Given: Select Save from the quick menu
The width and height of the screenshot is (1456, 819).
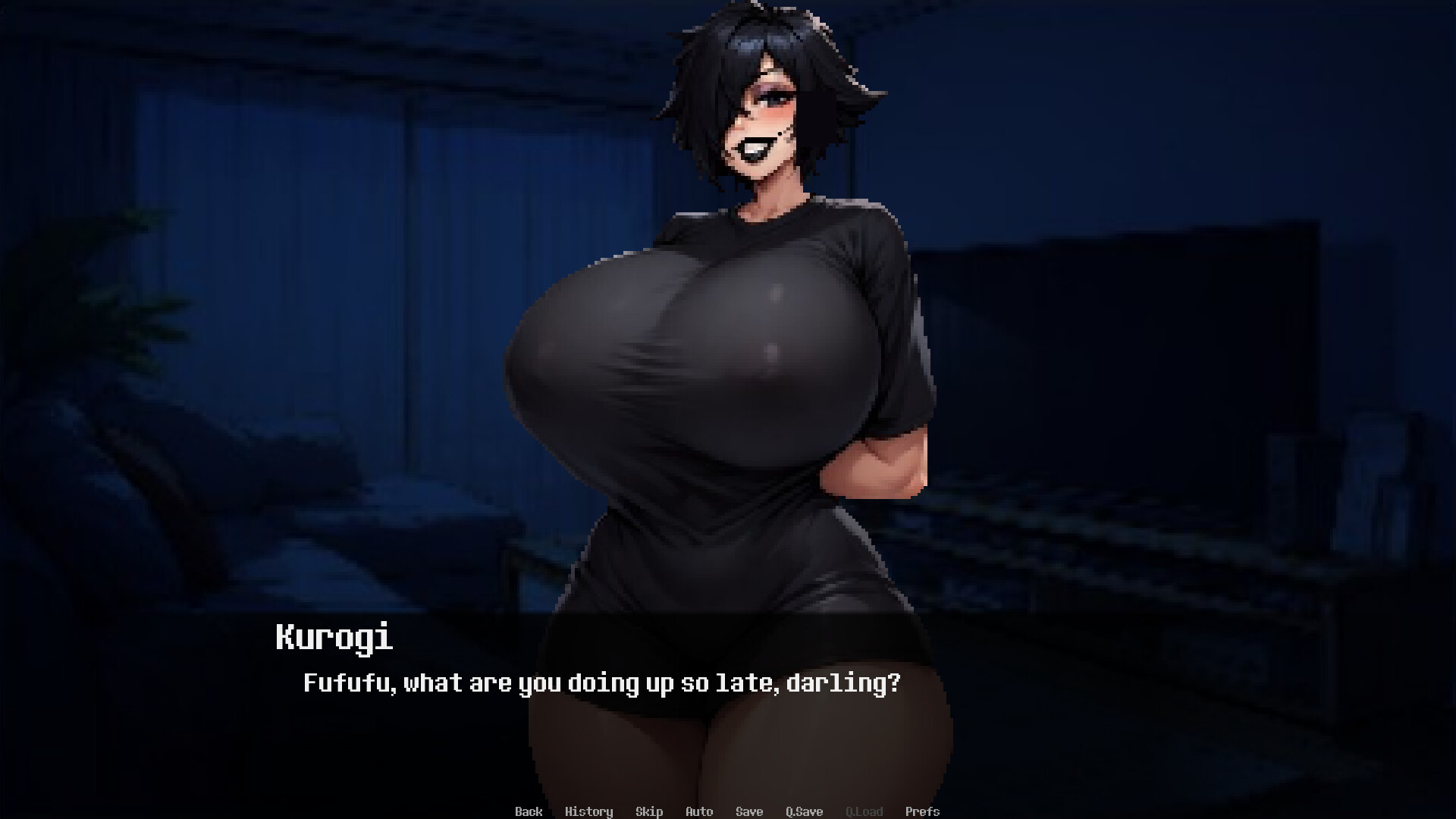Looking at the screenshot, I should tap(749, 811).
